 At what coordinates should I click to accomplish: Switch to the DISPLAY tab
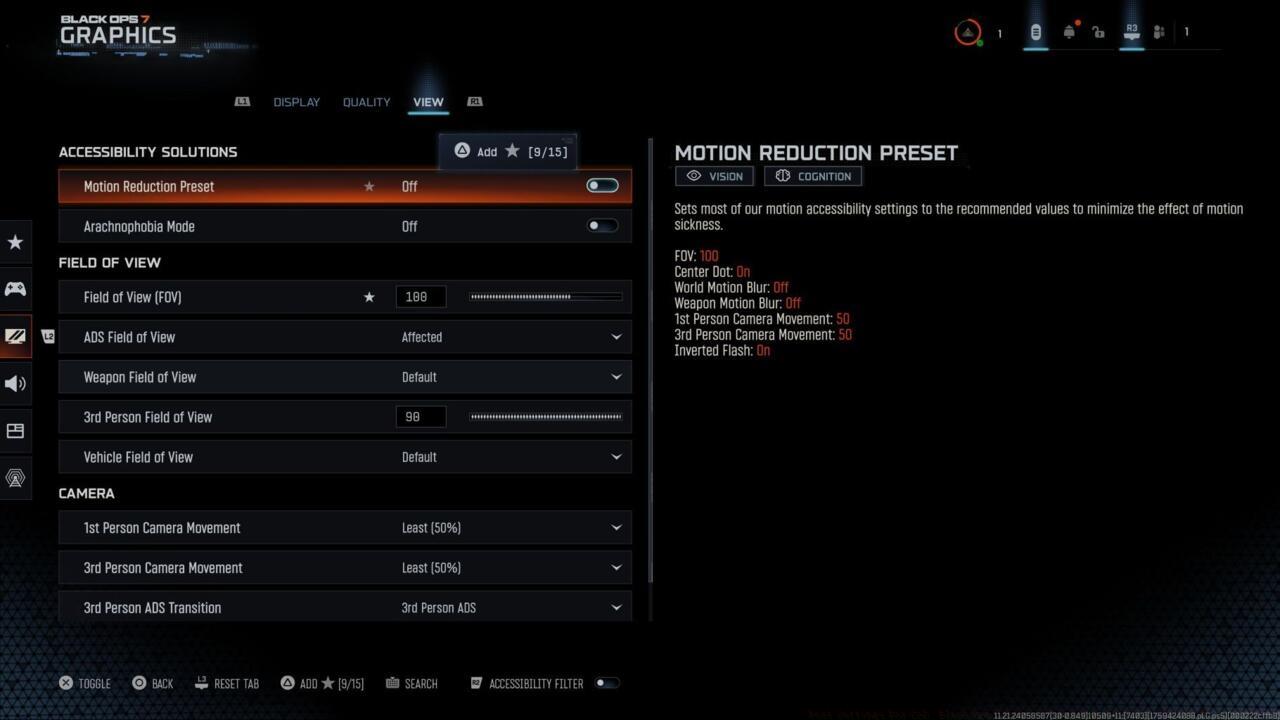296,101
